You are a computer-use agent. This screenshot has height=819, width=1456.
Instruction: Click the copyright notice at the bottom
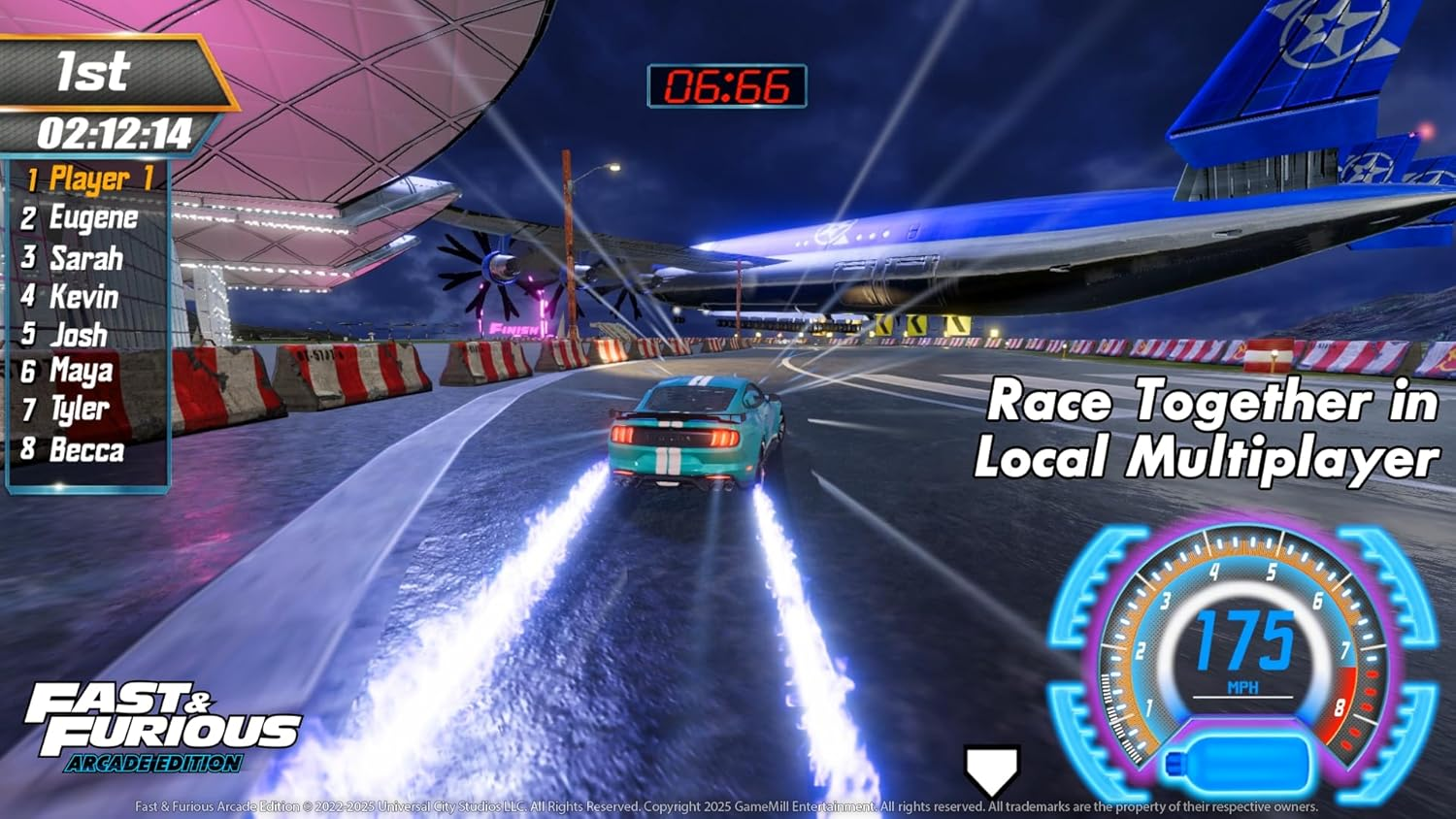728,806
